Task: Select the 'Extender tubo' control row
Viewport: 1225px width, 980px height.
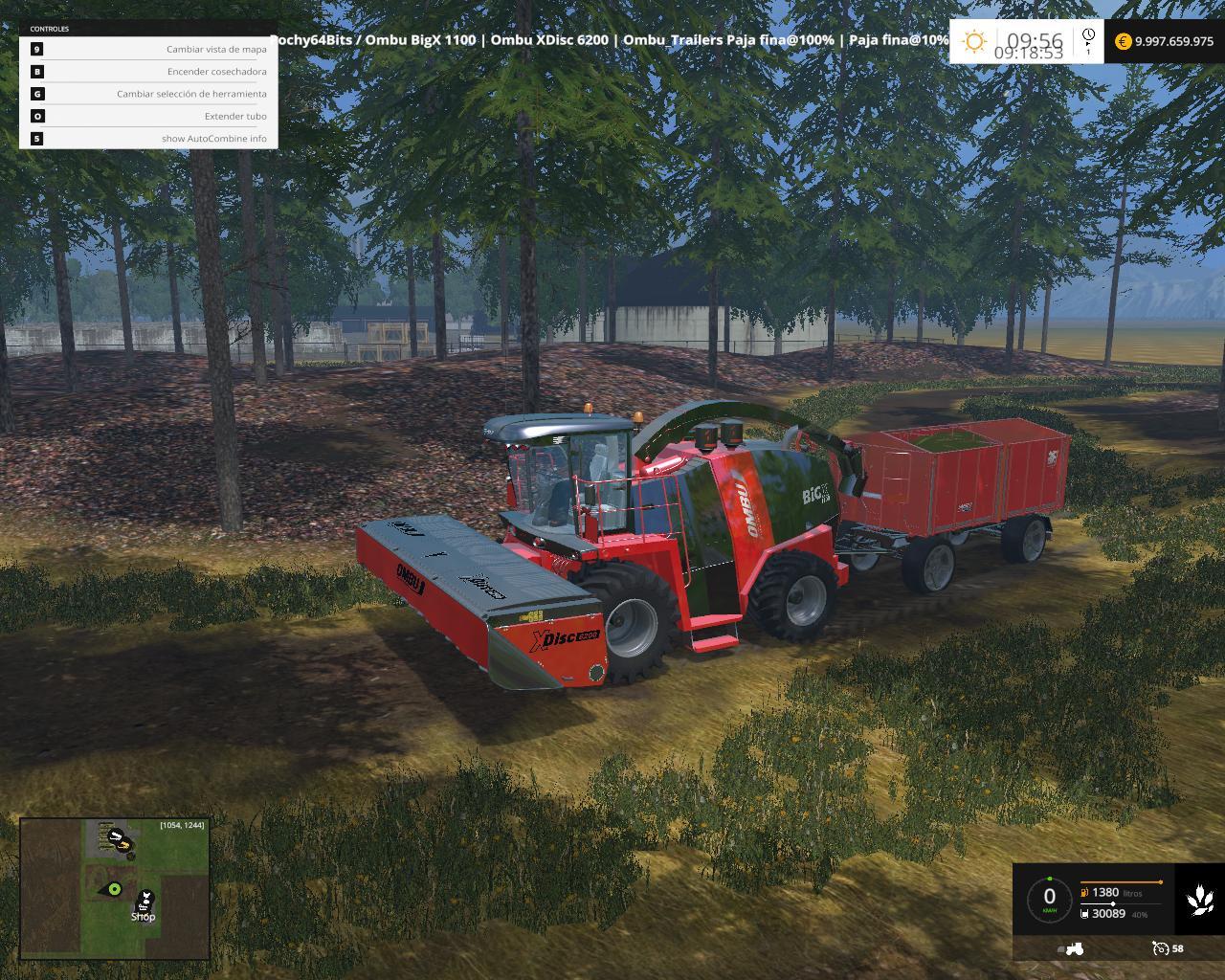Action: 148,116
